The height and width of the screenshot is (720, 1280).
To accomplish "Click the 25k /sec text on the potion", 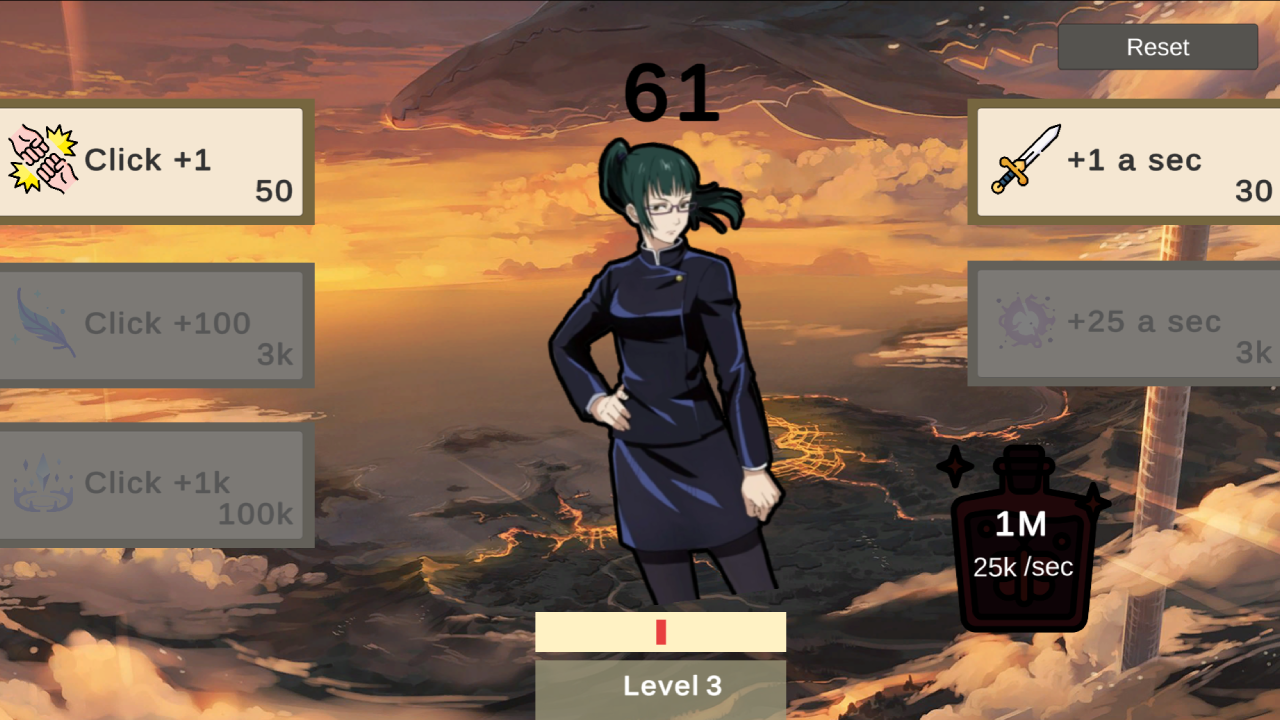I will (x=1023, y=568).
